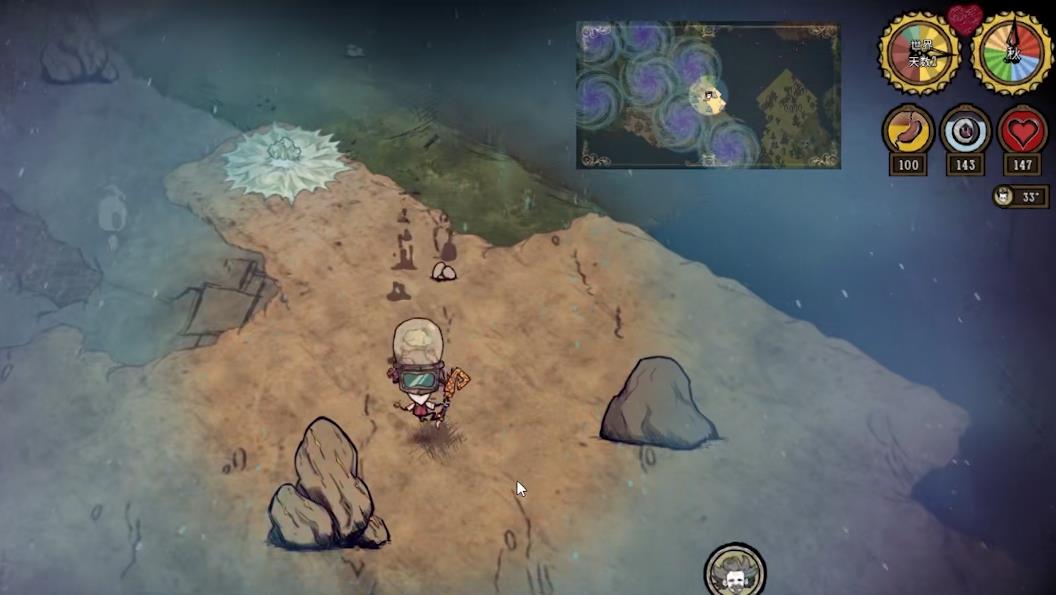The image size is (1056, 595).
Task: Click the temperature indicator showing 33°
Action: click(x=1020, y=196)
